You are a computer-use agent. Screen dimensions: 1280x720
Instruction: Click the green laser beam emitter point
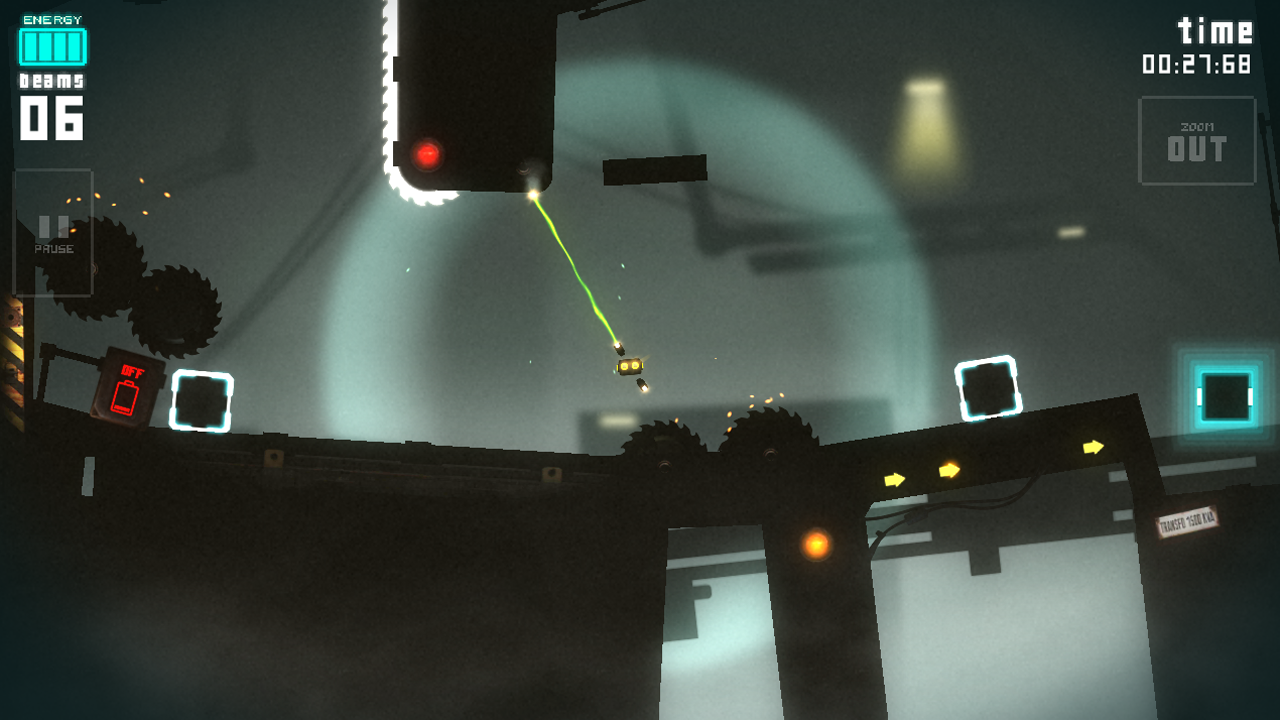(535, 193)
